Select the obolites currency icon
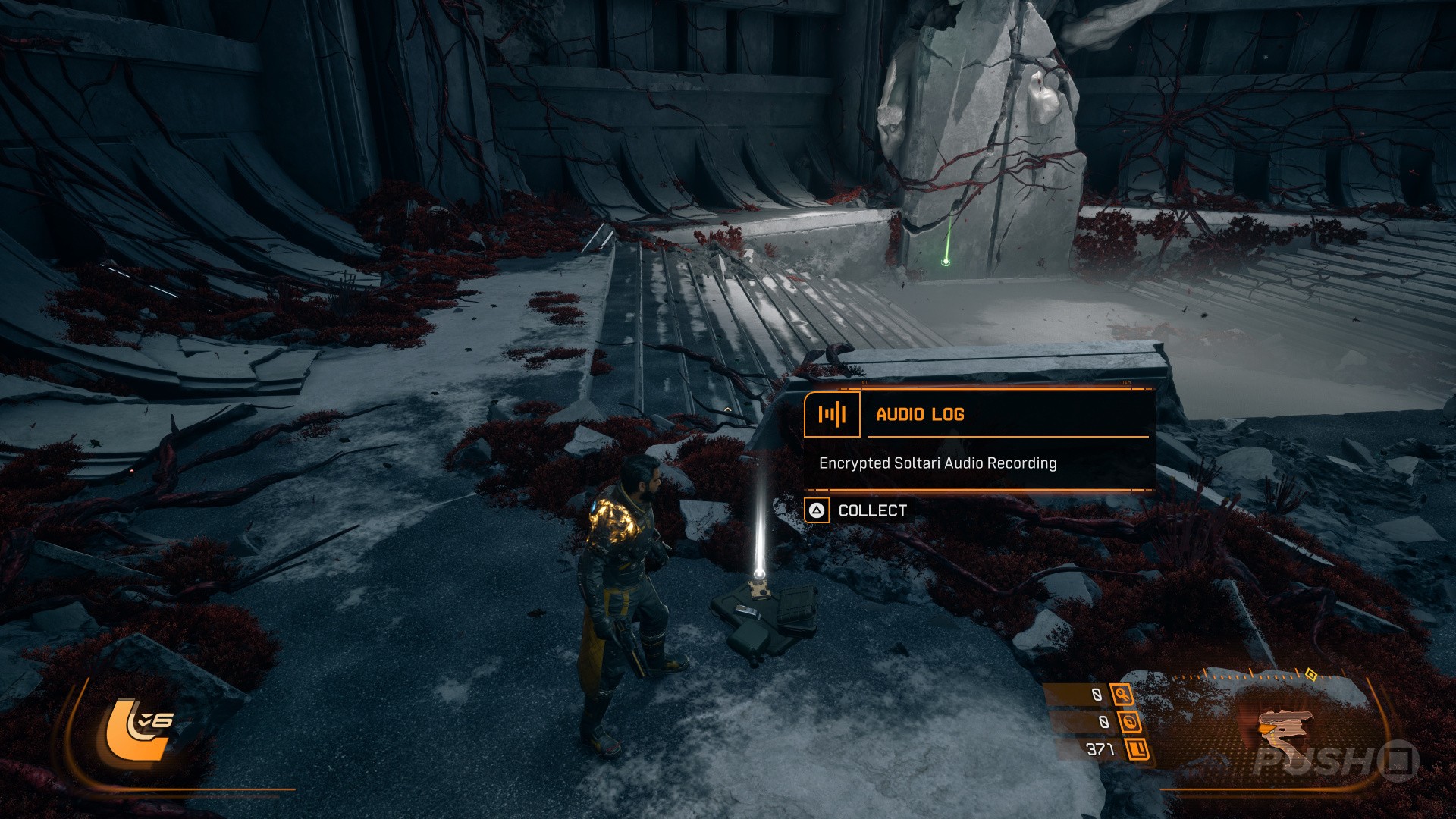Screen dimensions: 1456x819 [x=1137, y=749]
